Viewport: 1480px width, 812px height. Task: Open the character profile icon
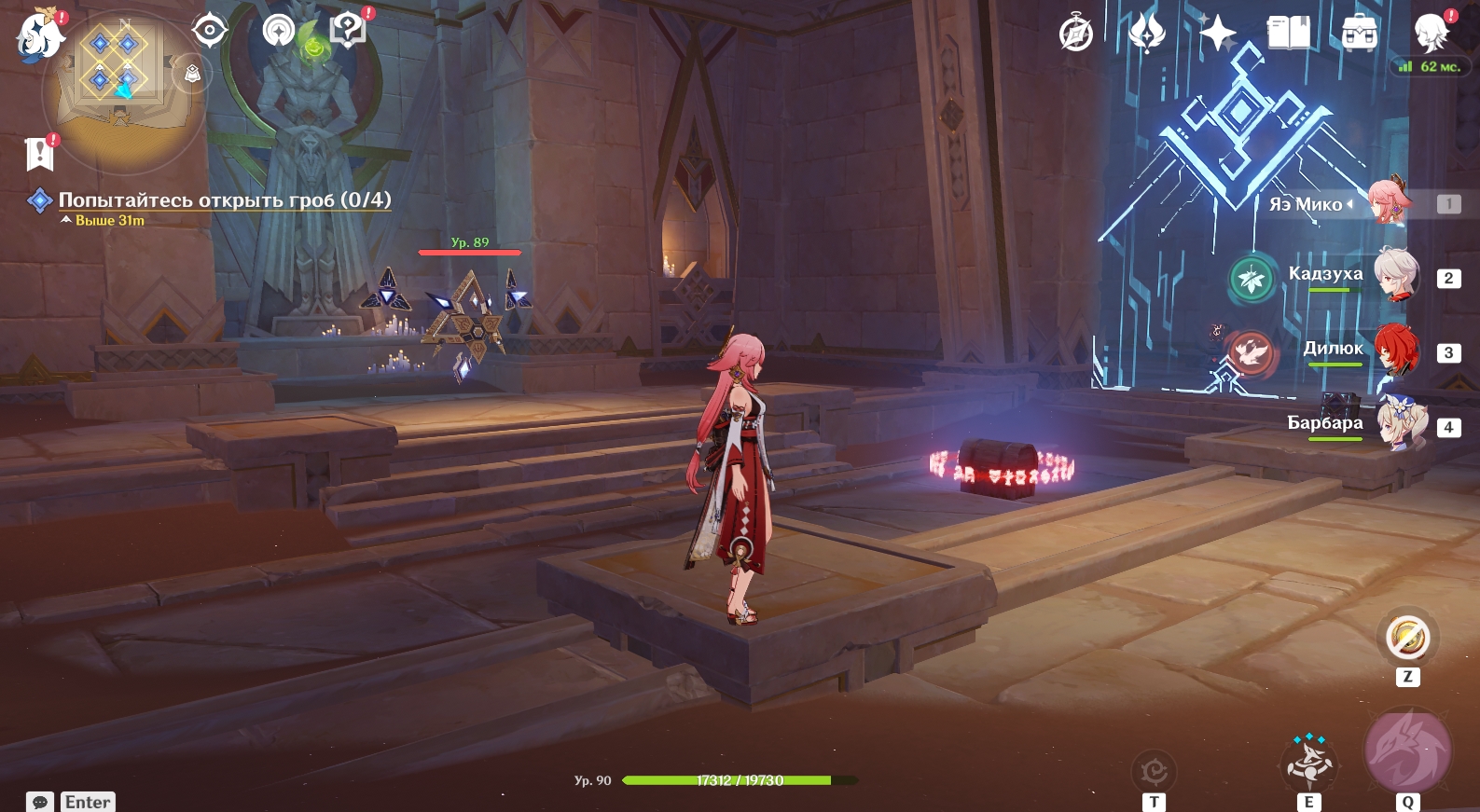pyautogui.click(x=1431, y=34)
